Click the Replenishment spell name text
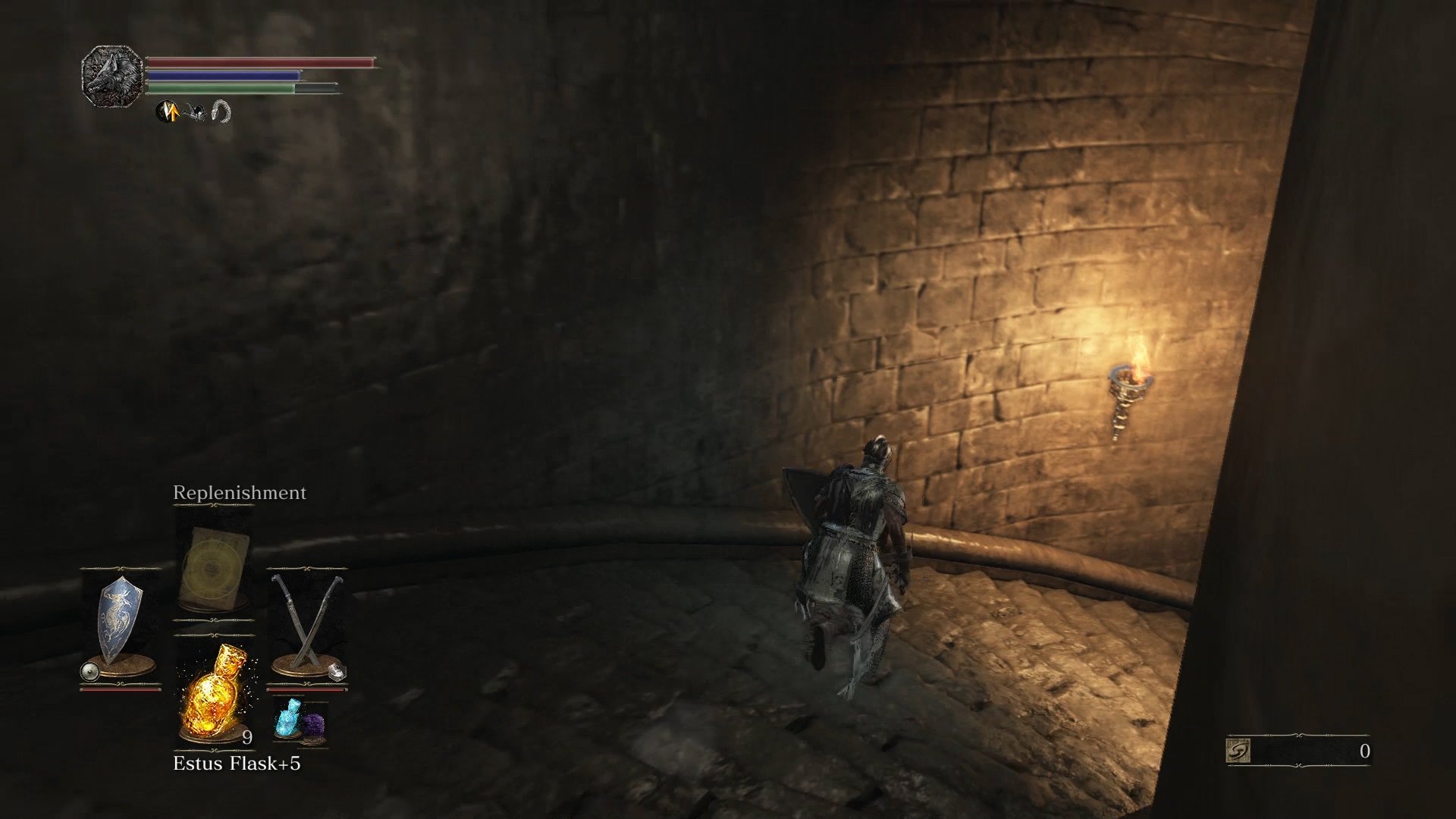The height and width of the screenshot is (819, 1456). coord(239,491)
